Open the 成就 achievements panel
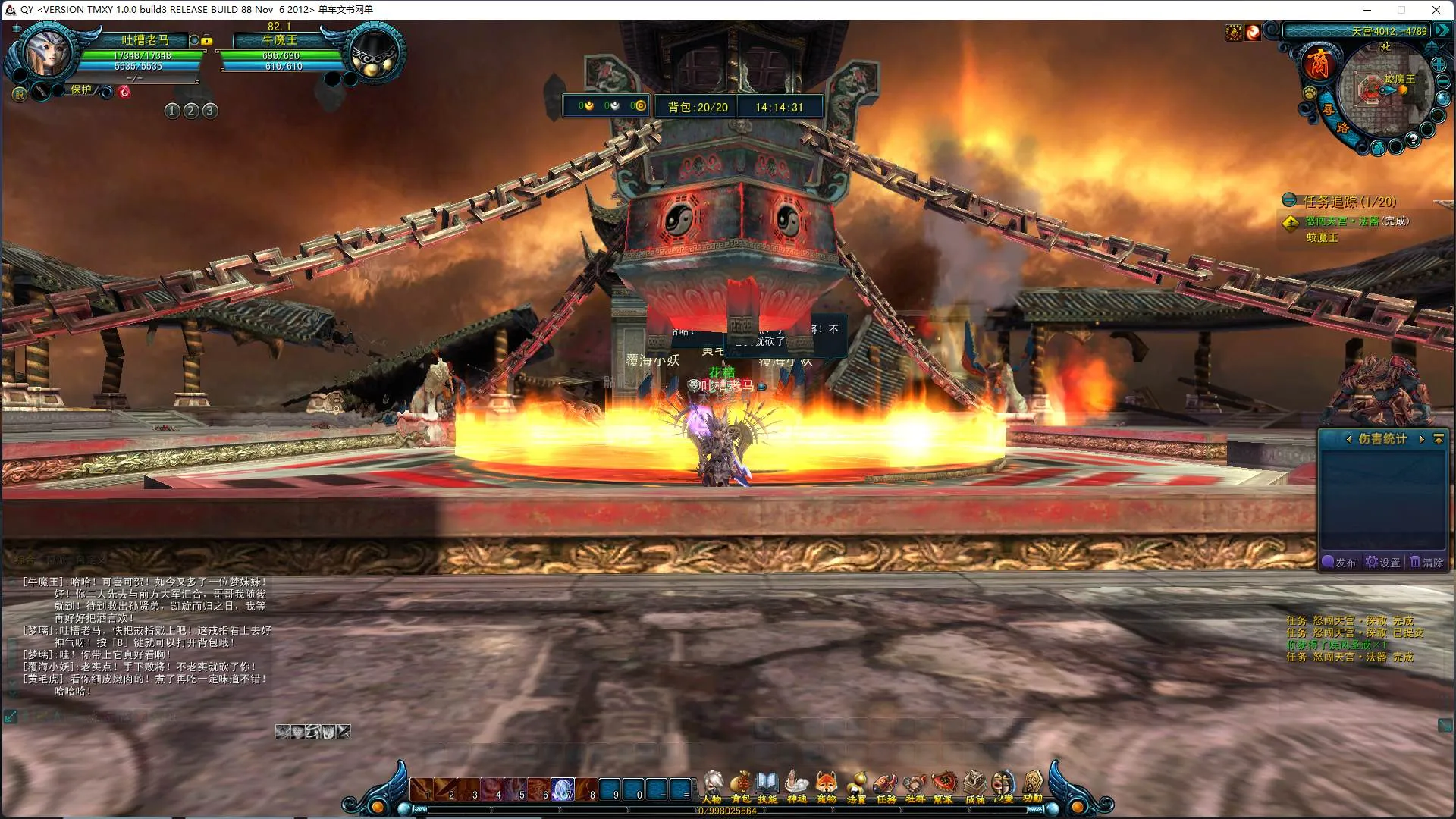 coord(974,786)
